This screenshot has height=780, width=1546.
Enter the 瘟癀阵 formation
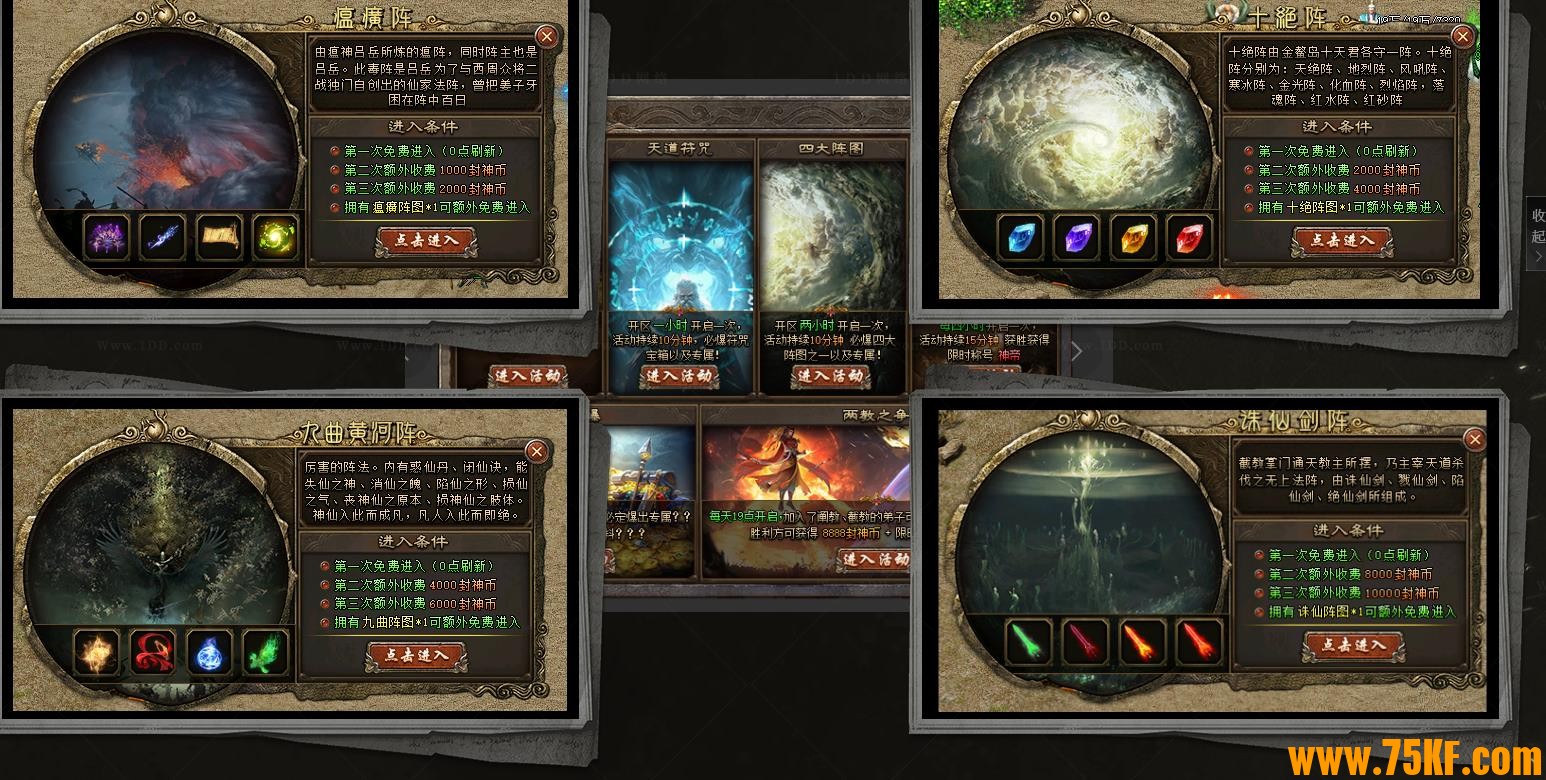tap(427, 241)
